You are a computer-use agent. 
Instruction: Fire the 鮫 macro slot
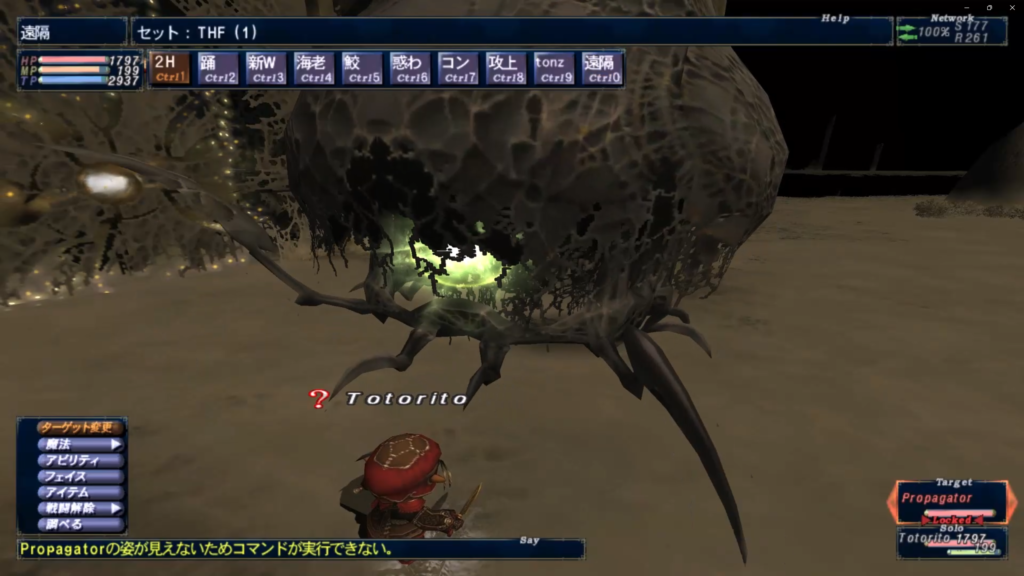tap(362, 68)
